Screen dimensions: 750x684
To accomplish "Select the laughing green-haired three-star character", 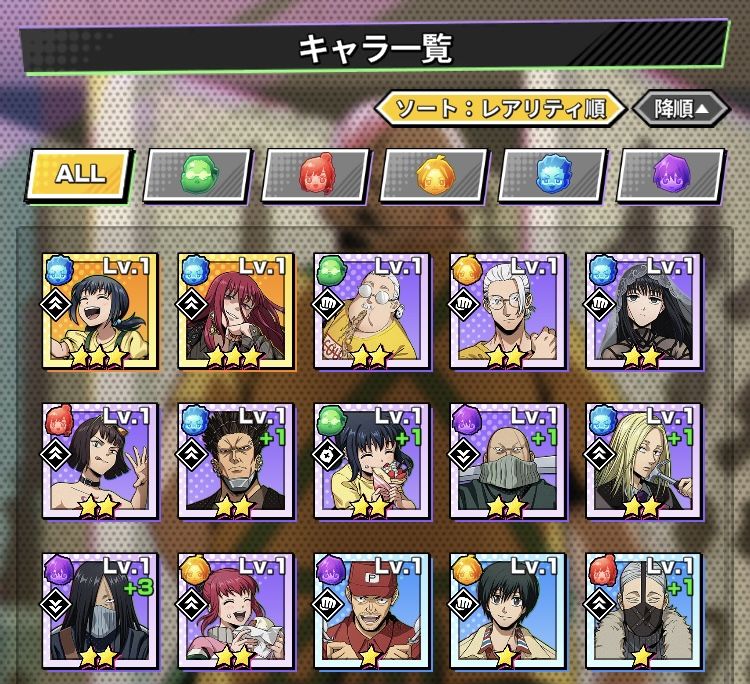I will pyautogui.click(x=99, y=308).
